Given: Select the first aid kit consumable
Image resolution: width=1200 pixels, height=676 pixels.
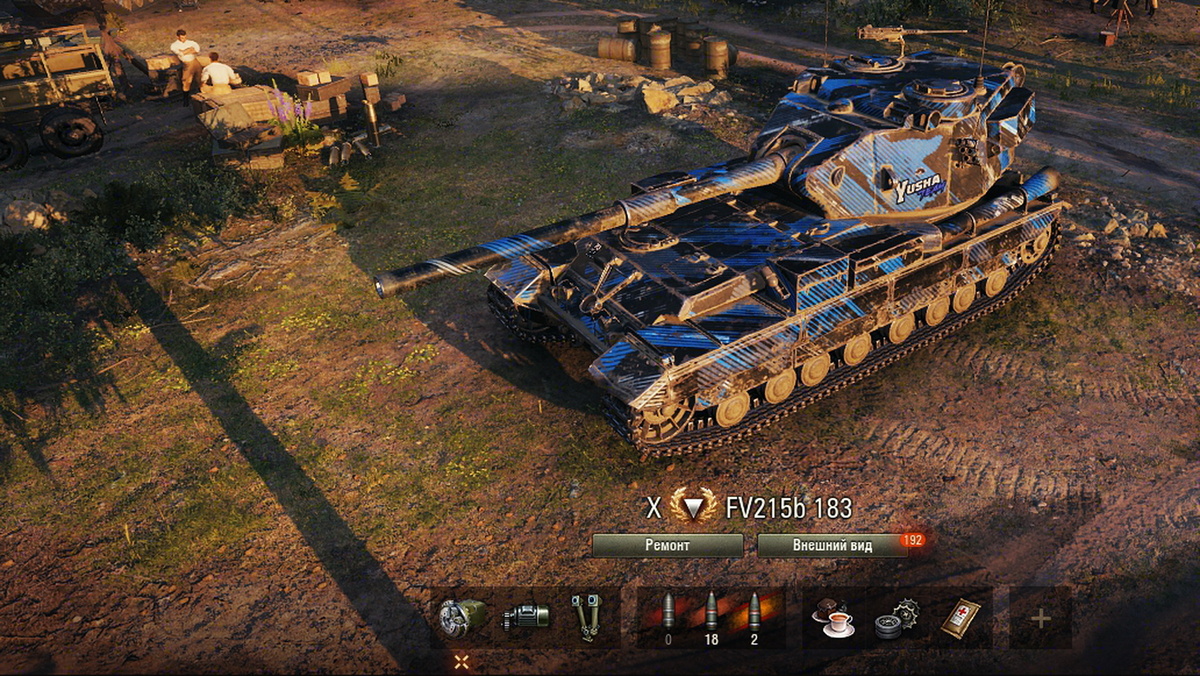Looking at the screenshot, I should click(x=959, y=618).
